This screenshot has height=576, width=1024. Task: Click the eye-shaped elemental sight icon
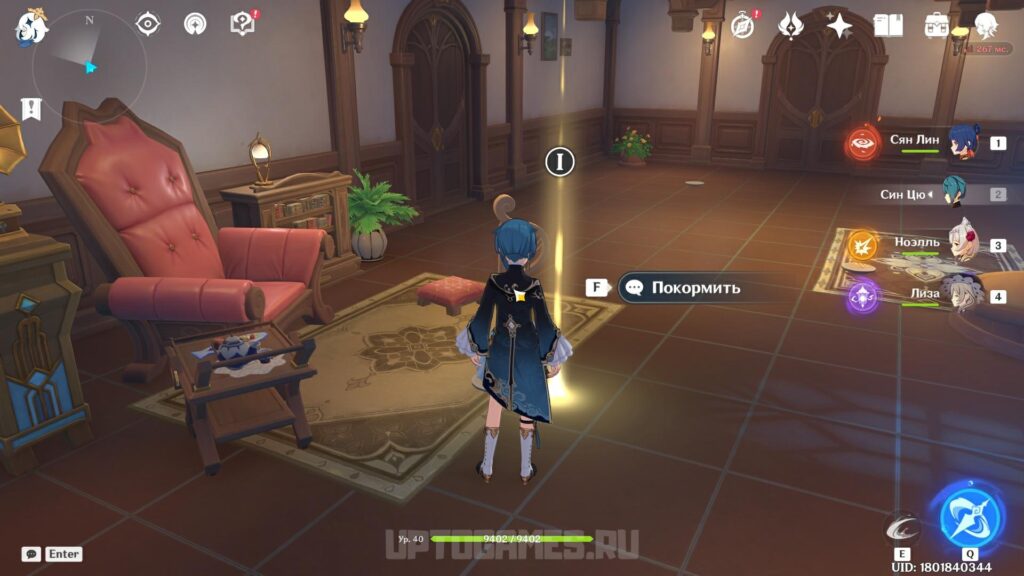pos(148,24)
